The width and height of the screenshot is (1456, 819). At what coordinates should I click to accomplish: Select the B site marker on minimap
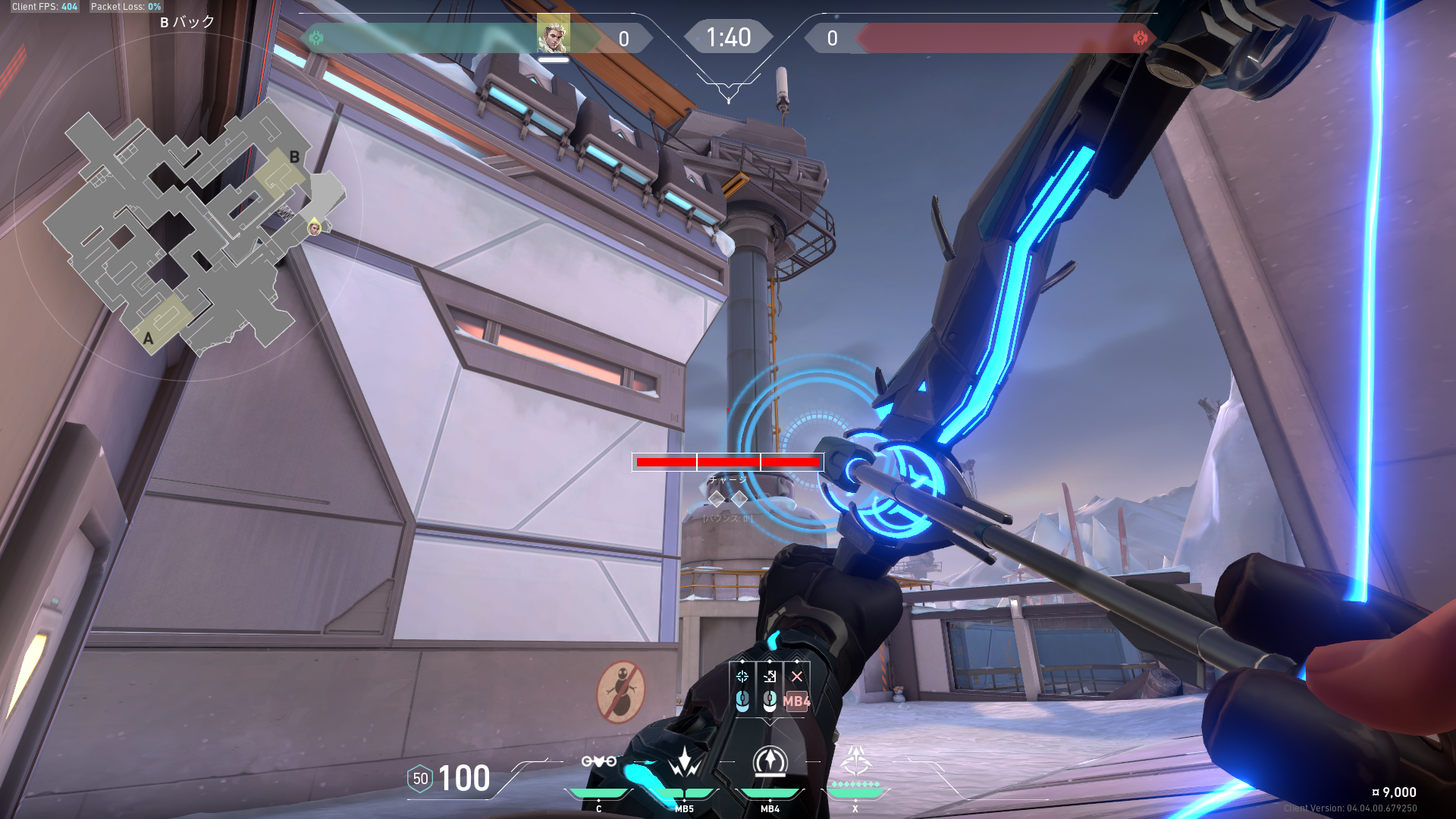point(294,158)
